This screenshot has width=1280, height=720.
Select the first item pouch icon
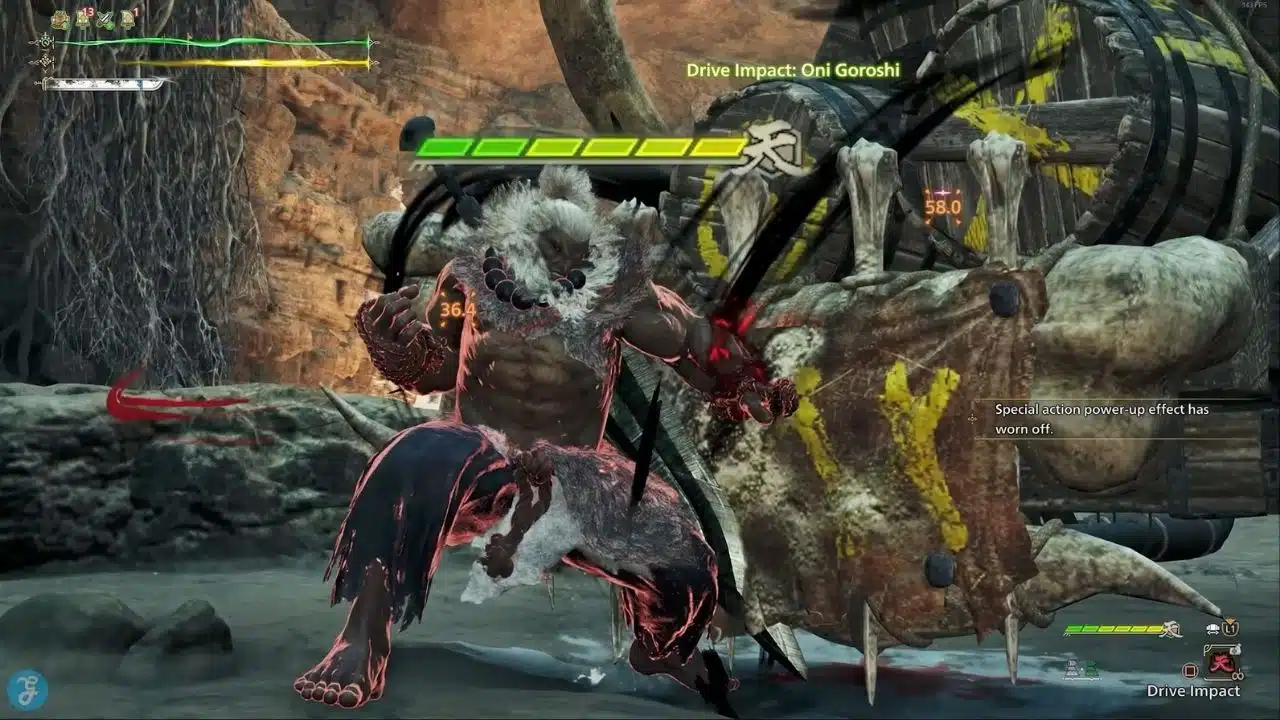click(60, 19)
